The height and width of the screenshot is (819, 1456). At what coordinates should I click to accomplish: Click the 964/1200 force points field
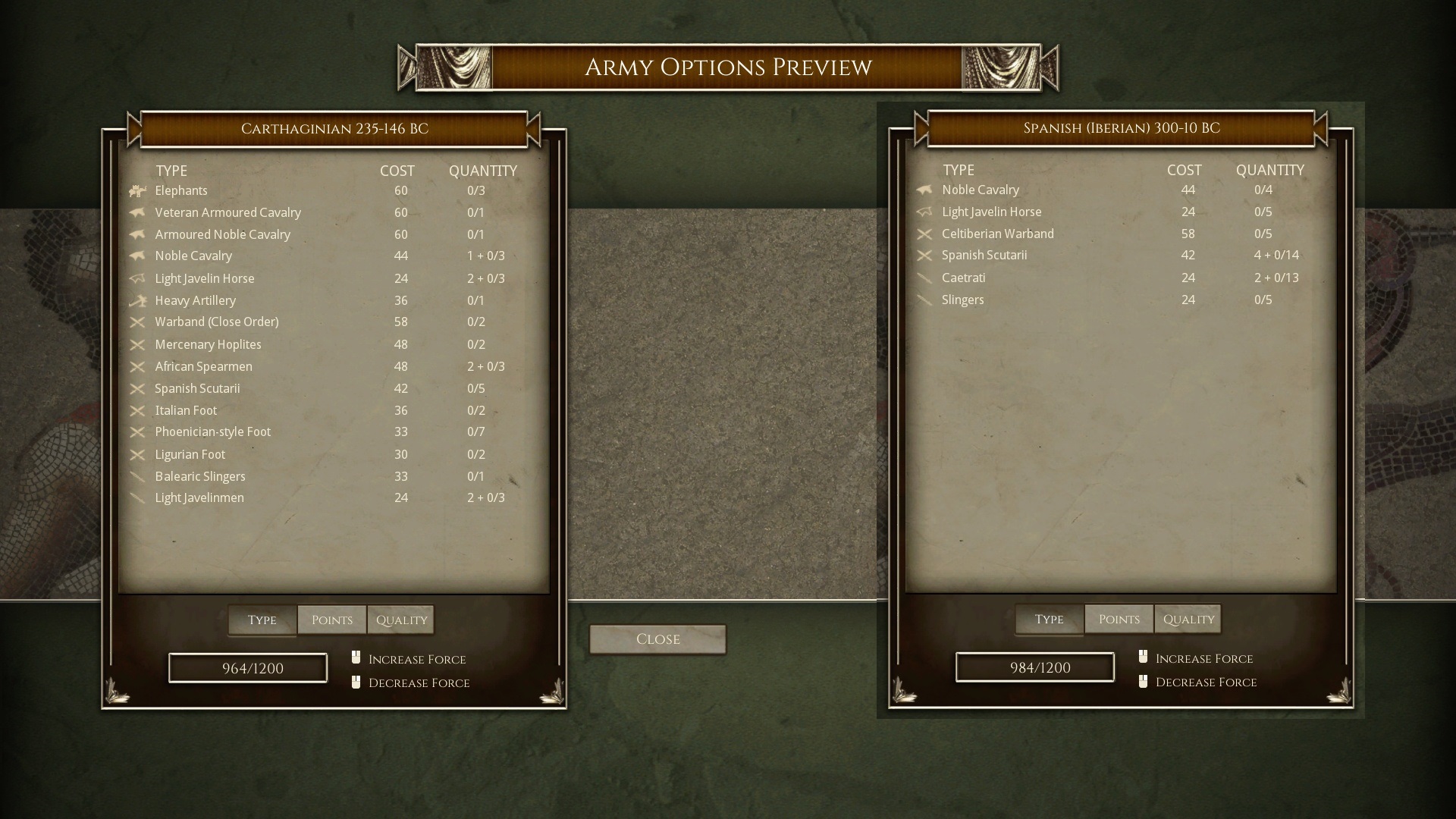click(247, 668)
